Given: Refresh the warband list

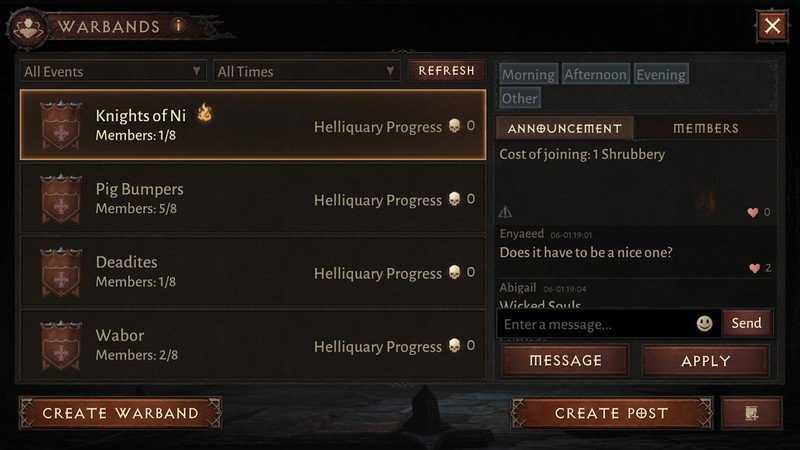Looking at the screenshot, I should (446, 71).
